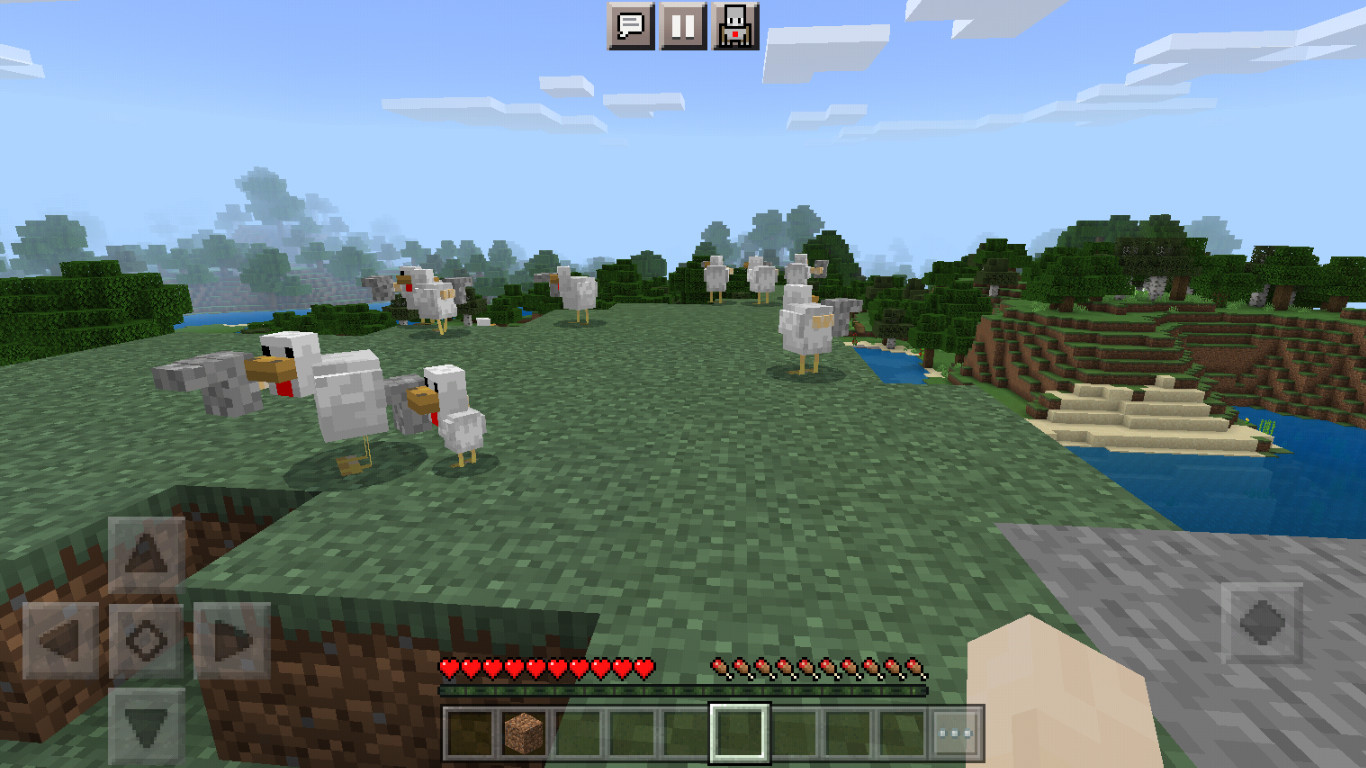Select the first hotbar slot
Image resolution: width=1366 pixels, height=768 pixels.
coord(468,732)
